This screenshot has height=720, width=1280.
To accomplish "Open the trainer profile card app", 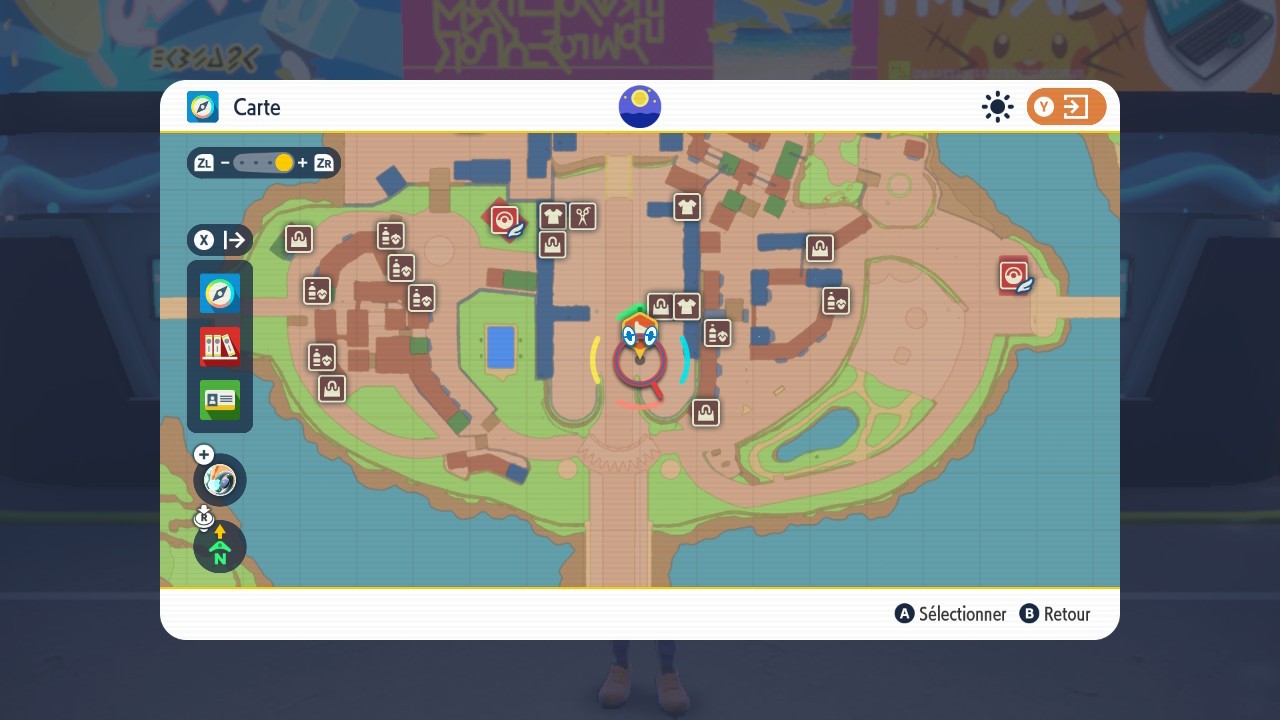I will [x=220, y=400].
